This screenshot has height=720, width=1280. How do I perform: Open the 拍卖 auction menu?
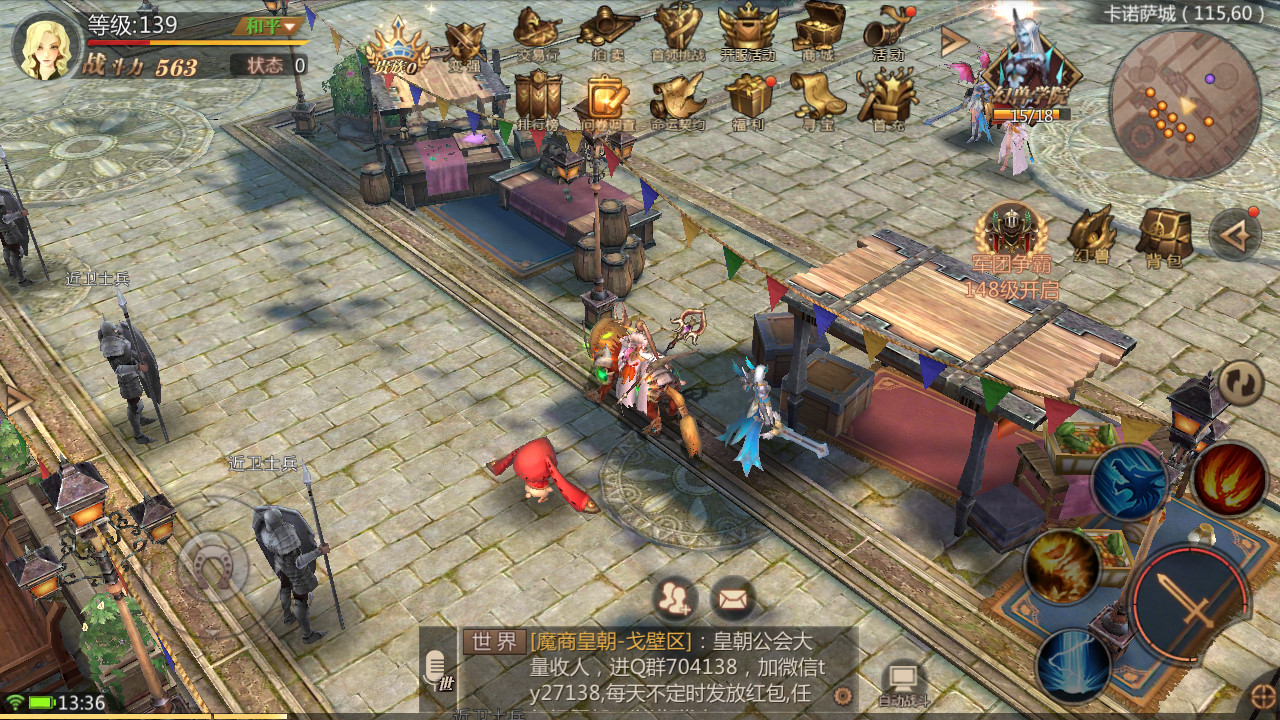pos(608,33)
